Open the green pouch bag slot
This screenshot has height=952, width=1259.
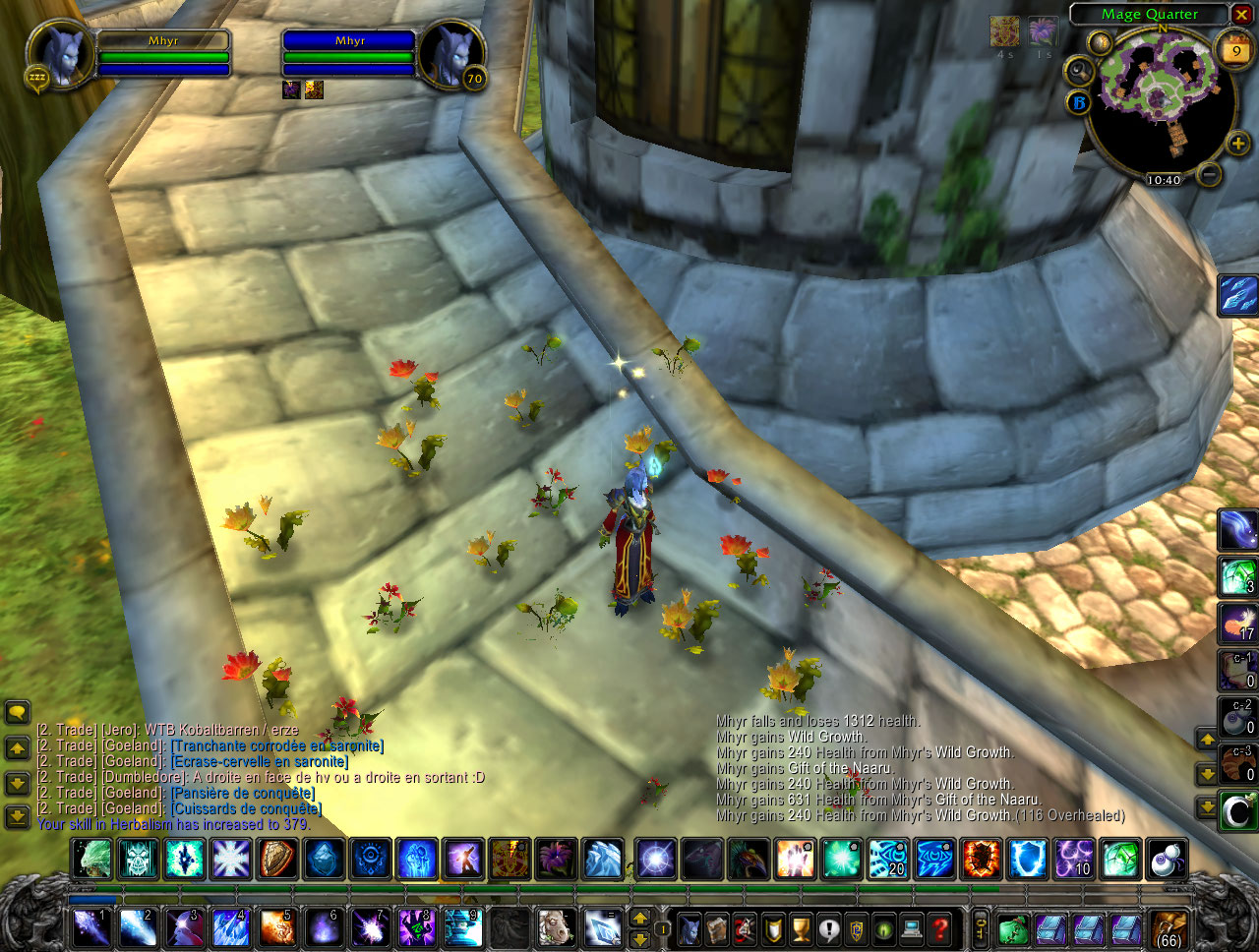1012,929
